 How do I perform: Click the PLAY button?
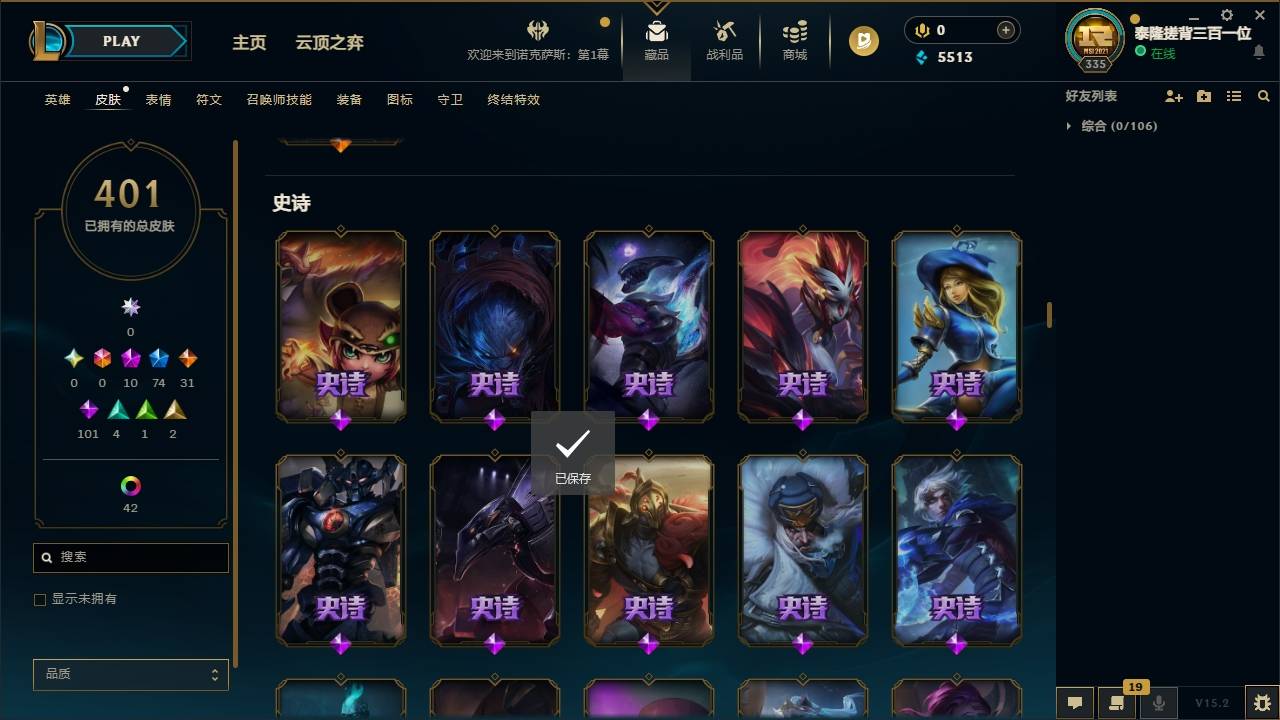coord(121,41)
